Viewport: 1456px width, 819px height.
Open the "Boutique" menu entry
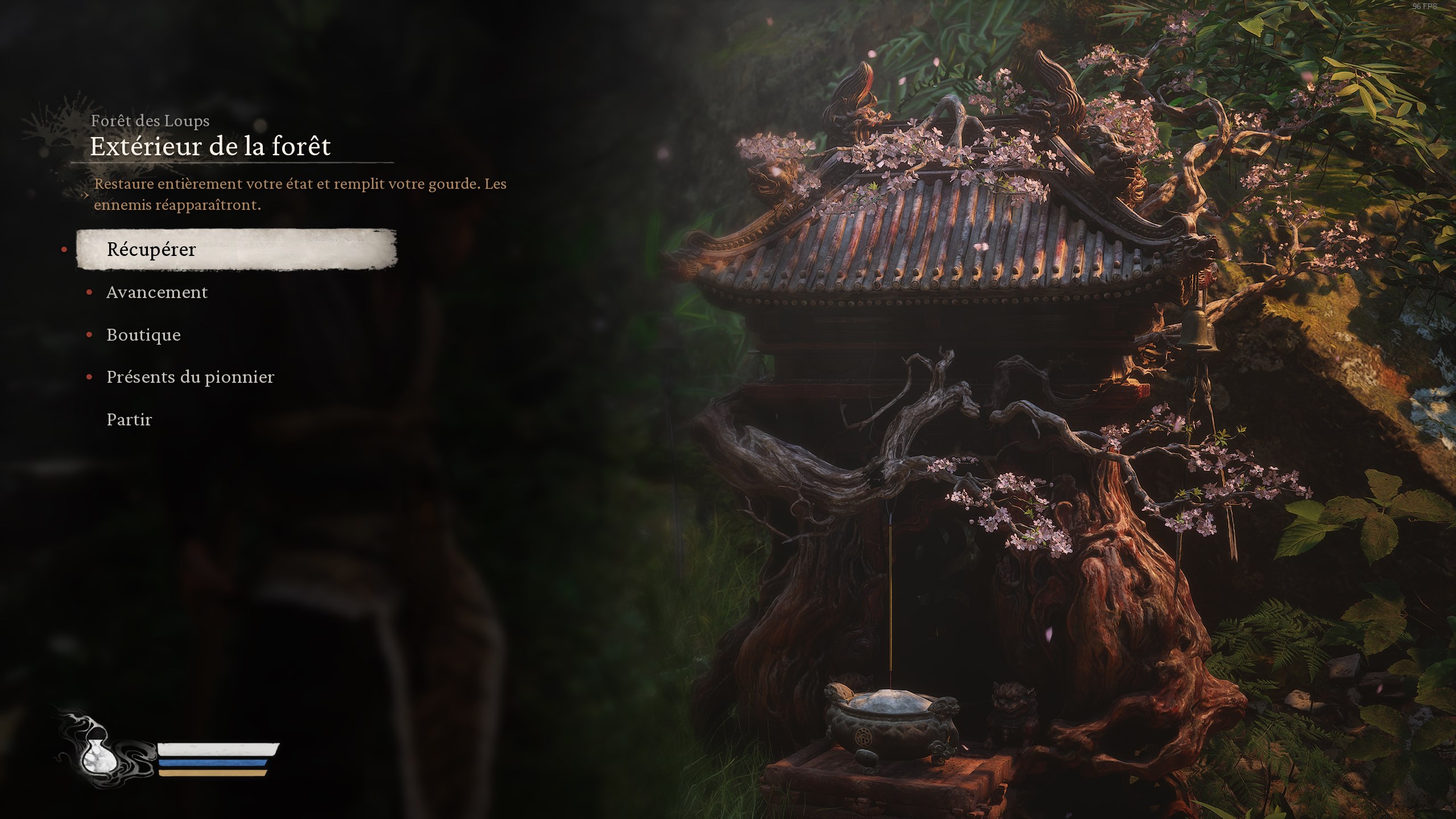pyautogui.click(x=143, y=335)
